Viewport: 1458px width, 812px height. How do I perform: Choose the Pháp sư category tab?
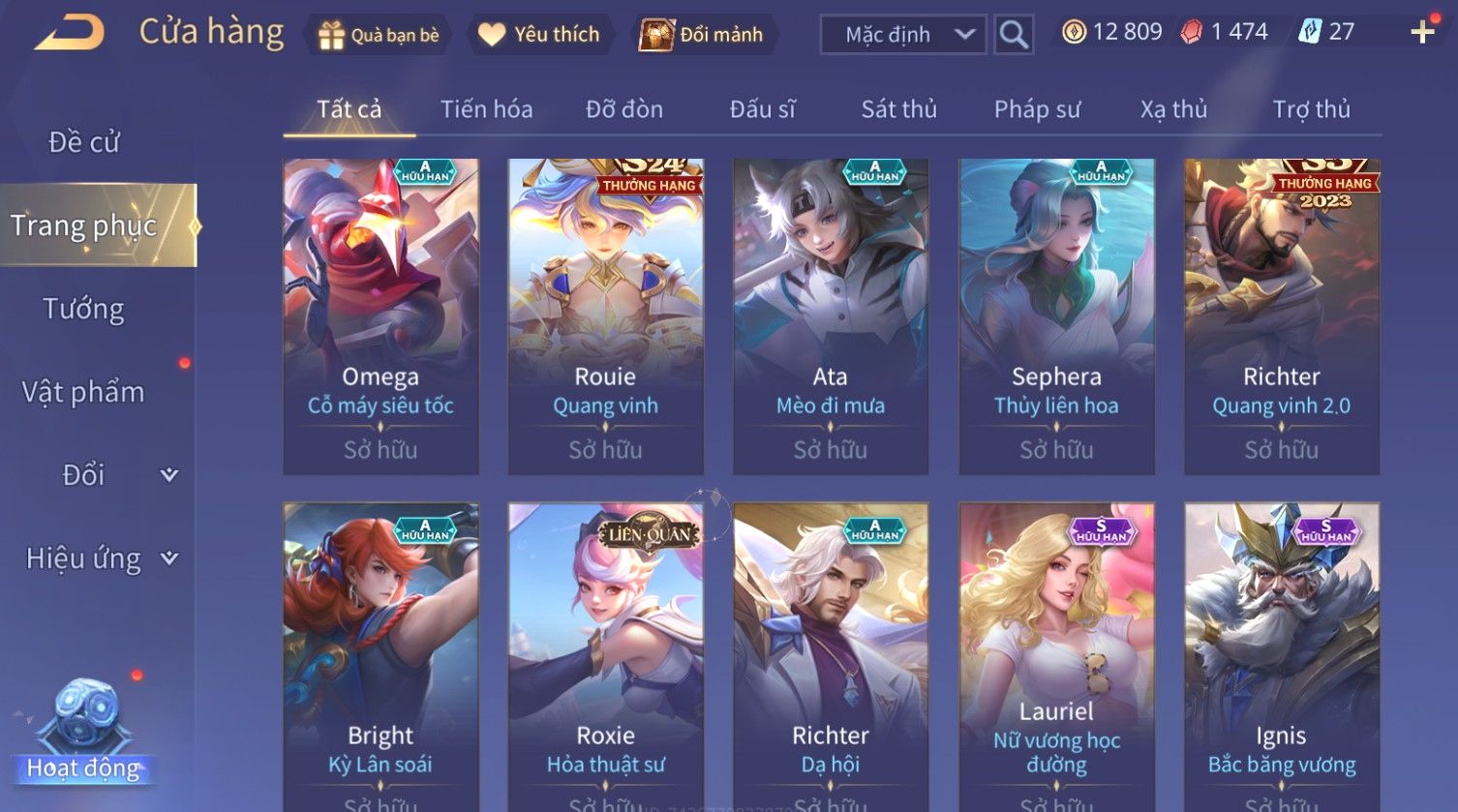click(x=1037, y=109)
